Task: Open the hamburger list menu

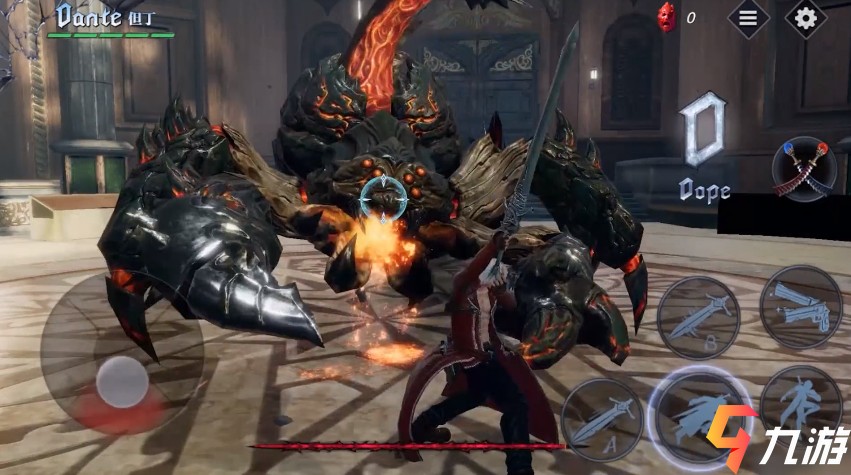Action: click(x=747, y=17)
